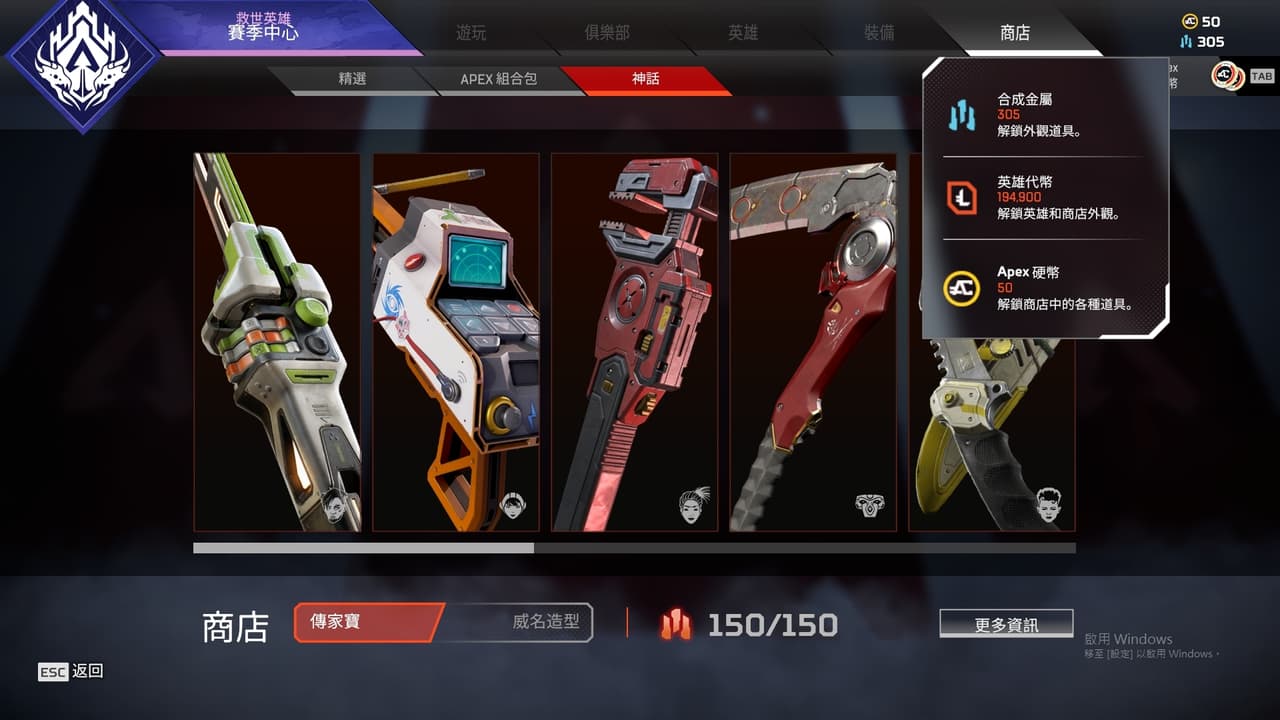Select the 神話 mythic section
Viewport: 1280px width, 720px height.
click(646, 79)
